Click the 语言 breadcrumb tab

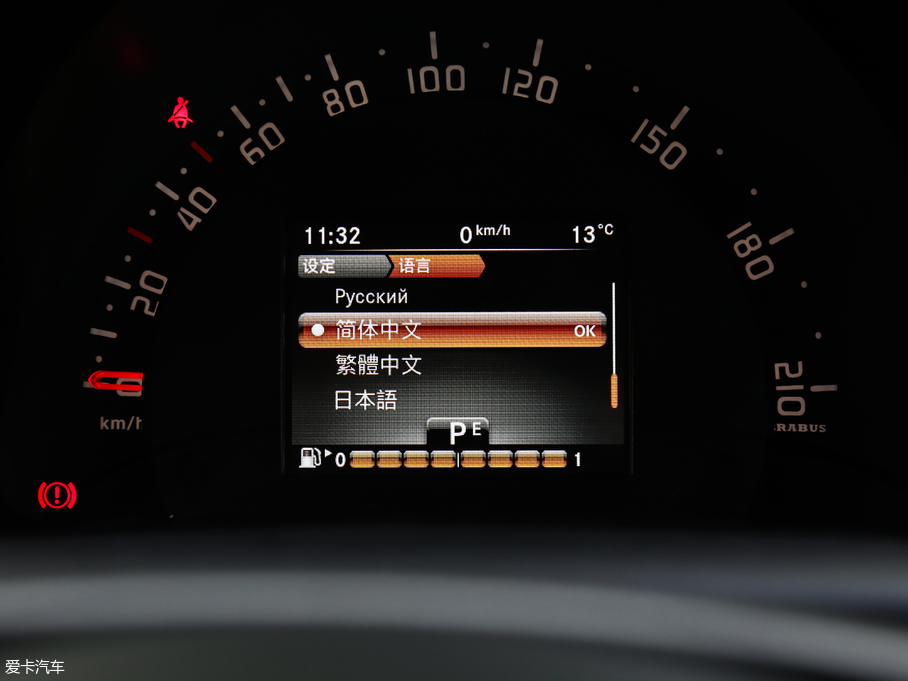pos(416,266)
